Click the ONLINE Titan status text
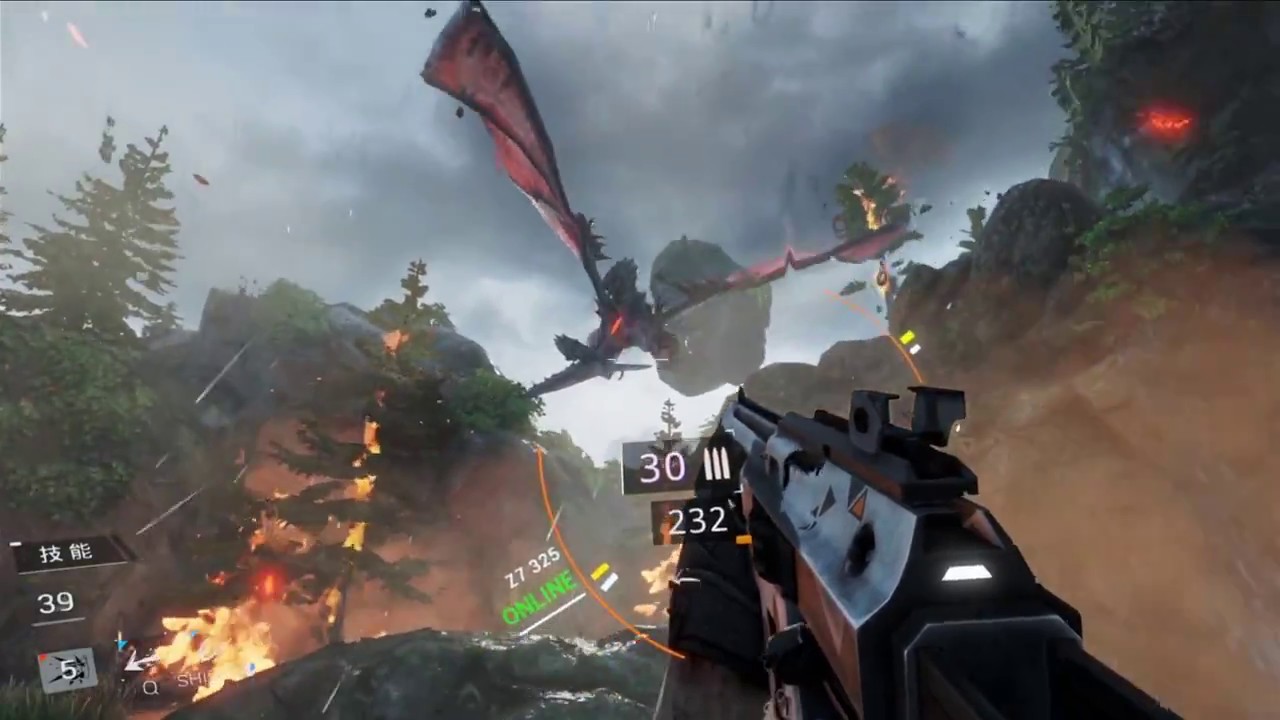 [x=537, y=598]
